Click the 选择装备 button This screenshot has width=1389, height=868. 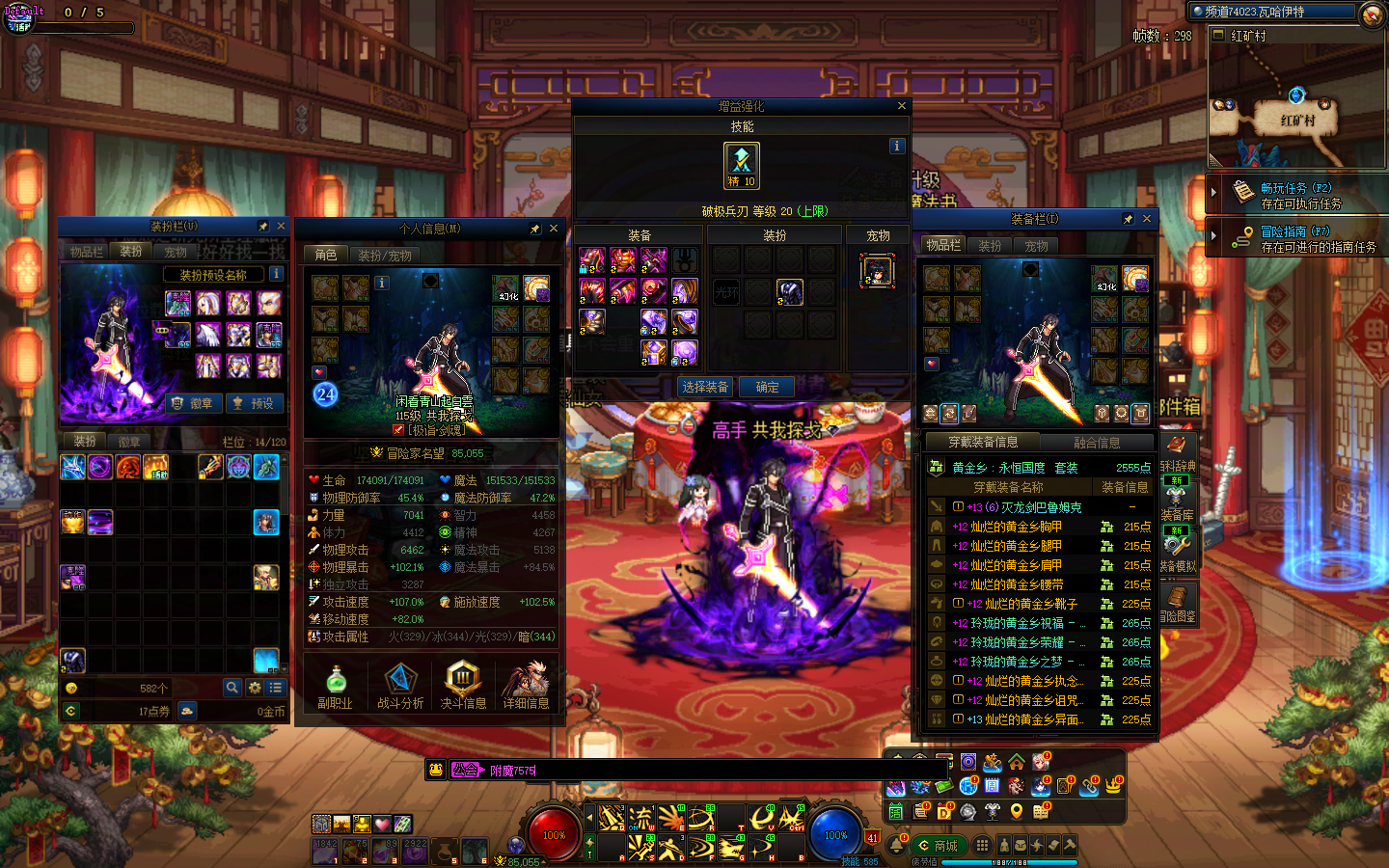pos(705,387)
